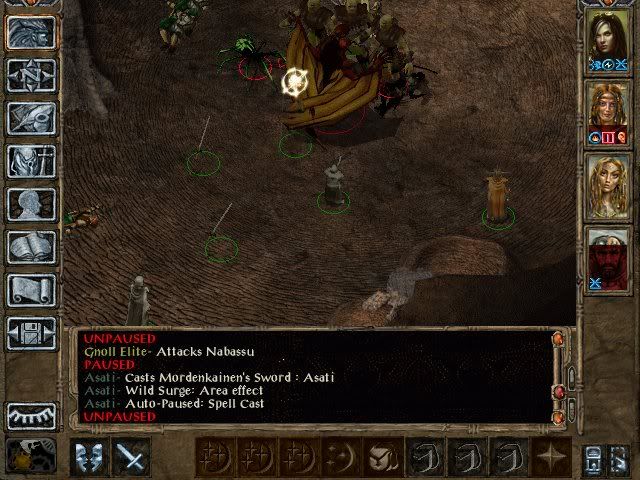Open the inventory screen with the armored figure button

coord(31,162)
